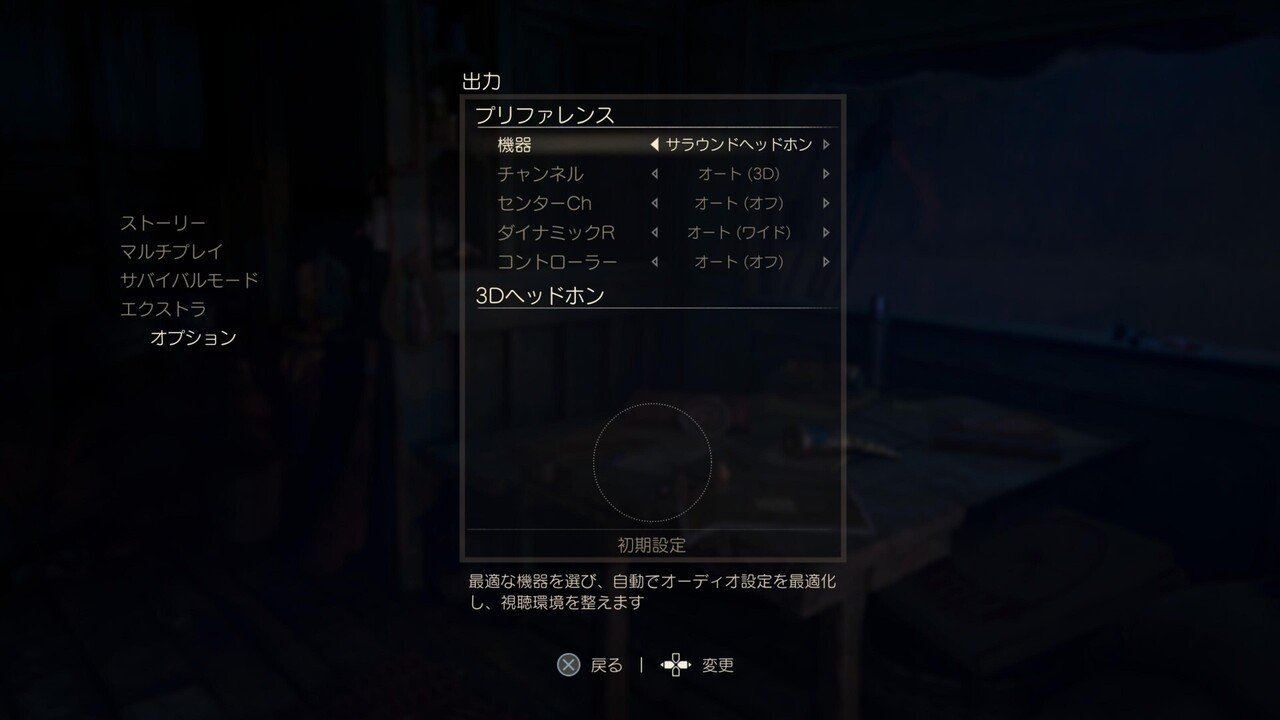Open マルチプレイ from the sidebar
The width and height of the screenshot is (1280, 720).
168,251
